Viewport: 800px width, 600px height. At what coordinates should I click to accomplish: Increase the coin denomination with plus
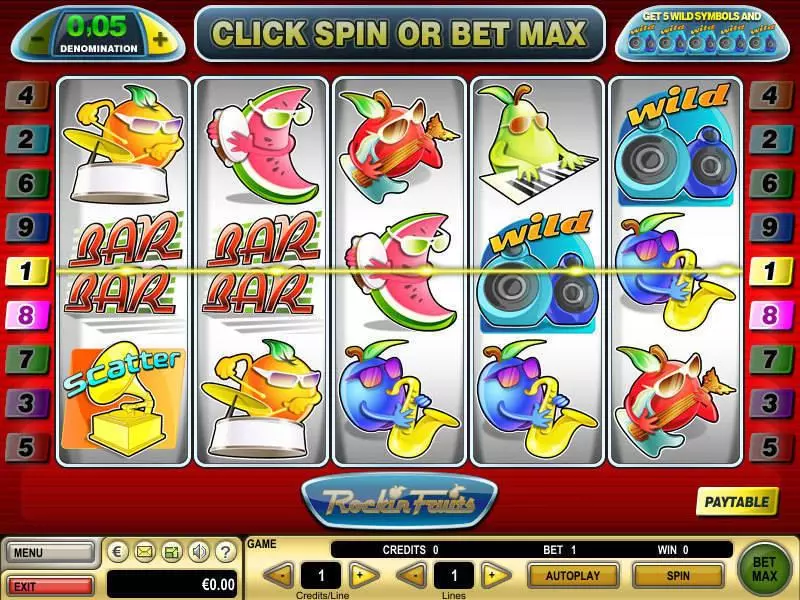pos(157,40)
